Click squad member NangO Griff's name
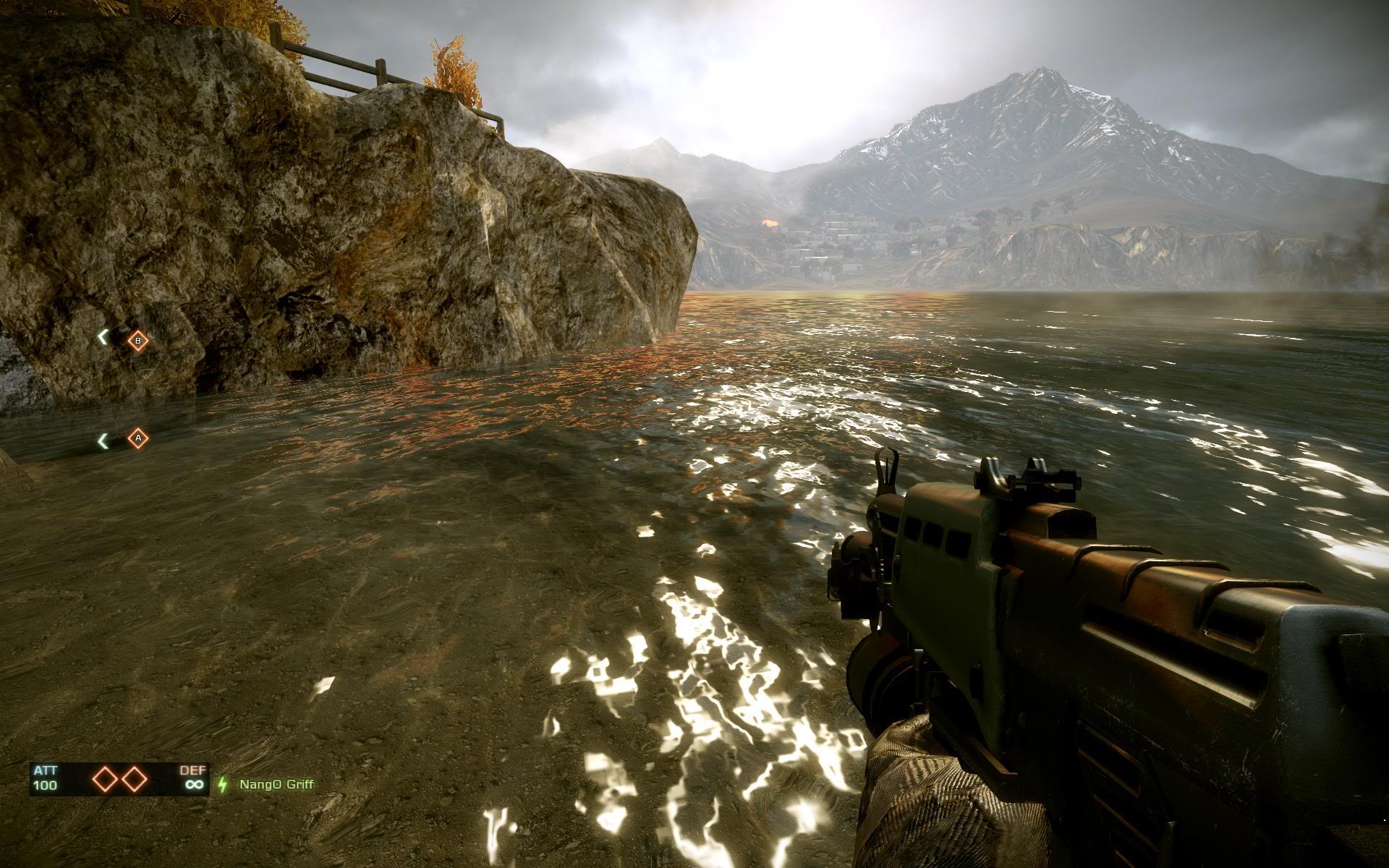The width and height of the screenshot is (1389, 868). pos(276,784)
